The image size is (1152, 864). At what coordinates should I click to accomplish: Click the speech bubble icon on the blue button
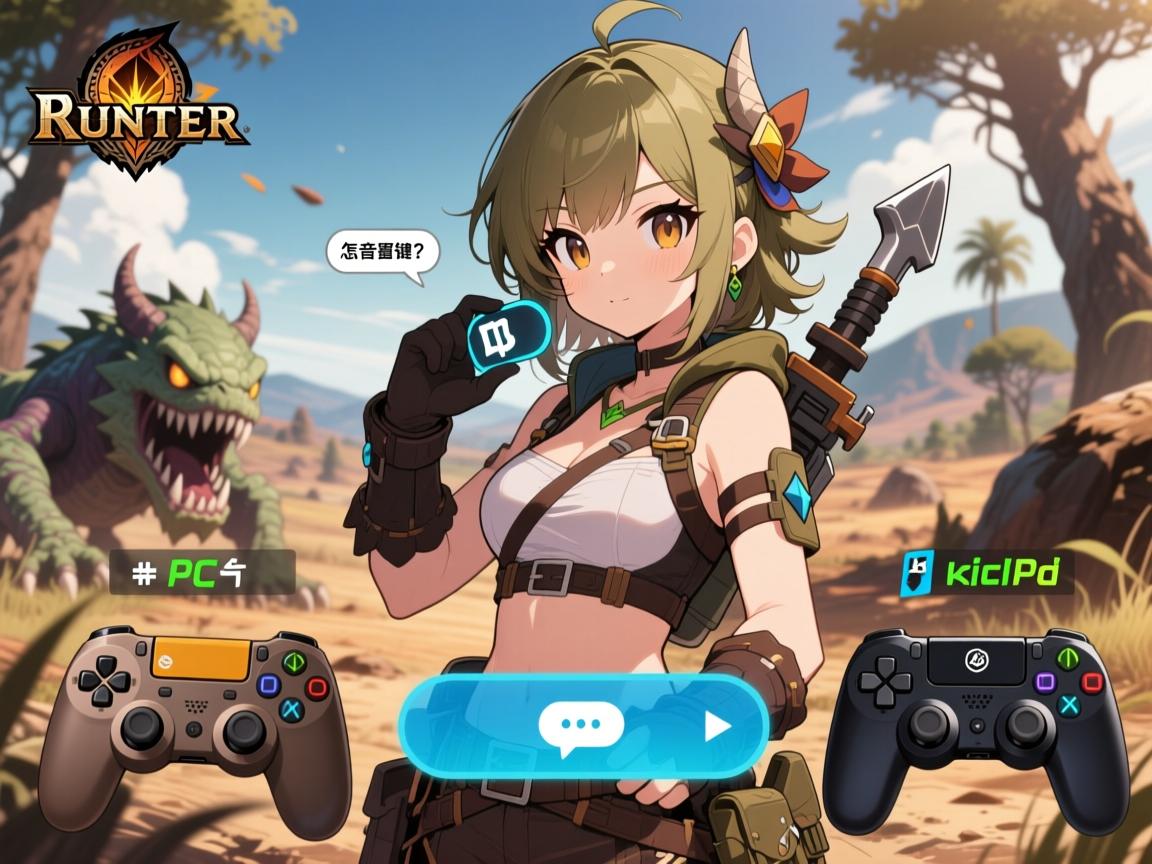(x=580, y=724)
